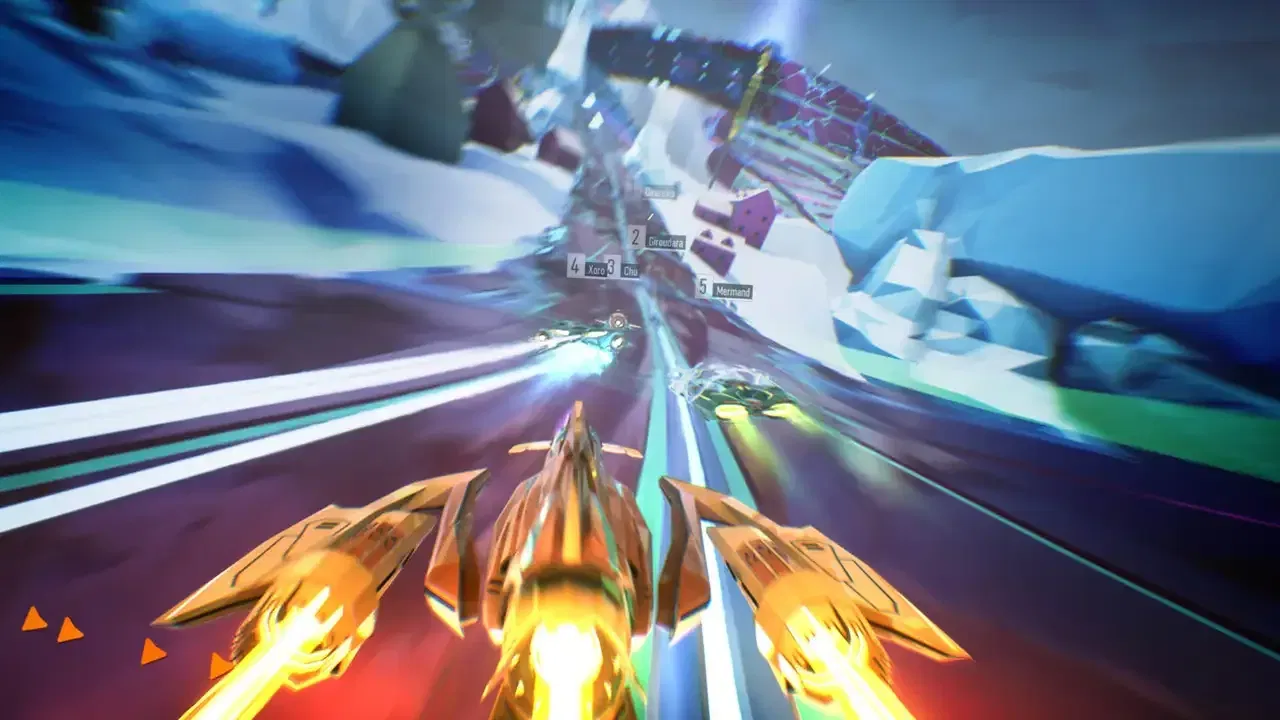Click the number 3 badge beside Chu
The height and width of the screenshot is (720, 1280).
click(x=610, y=267)
